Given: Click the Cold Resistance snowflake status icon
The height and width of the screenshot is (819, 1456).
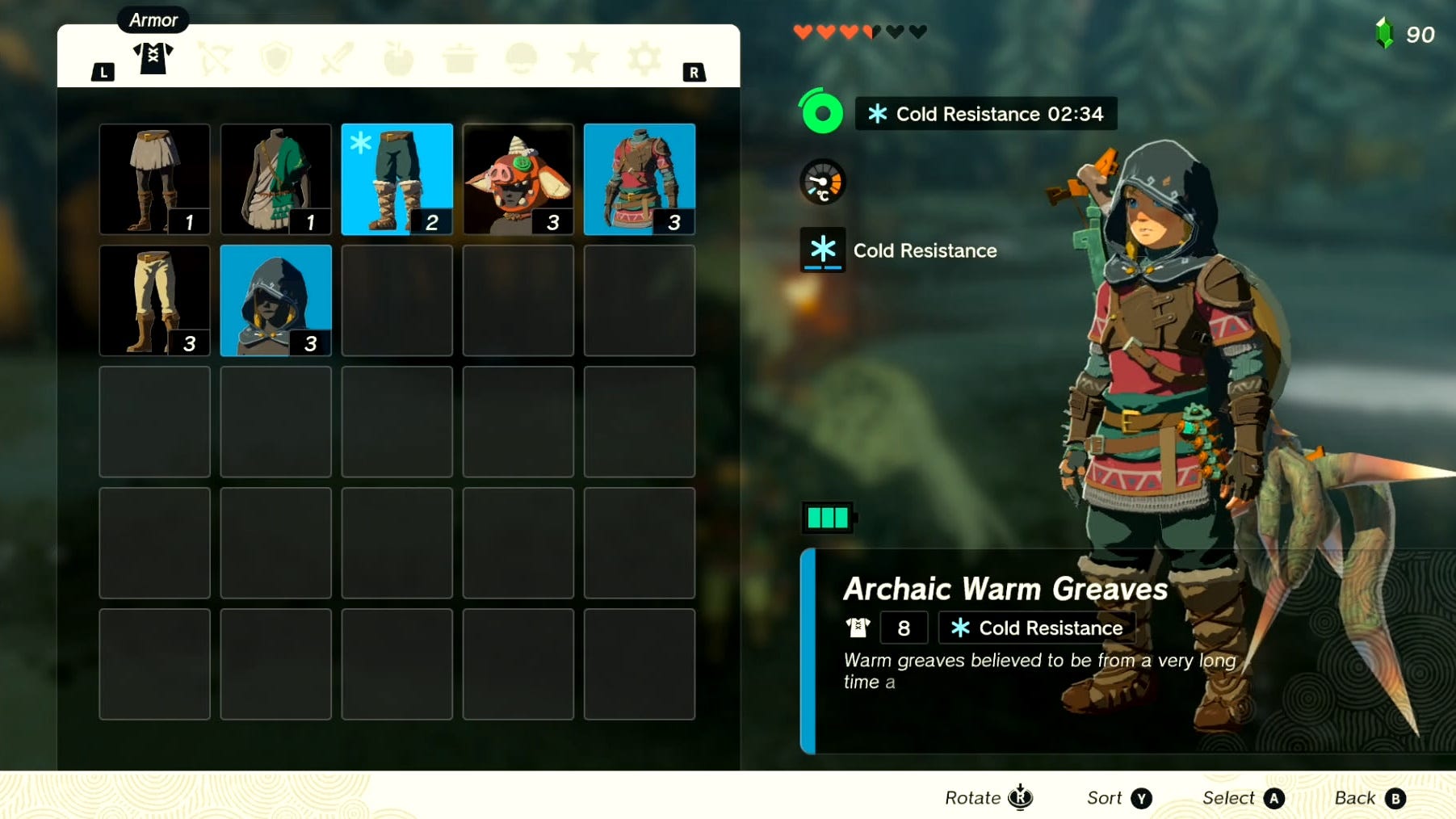Looking at the screenshot, I should tap(821, 250).
